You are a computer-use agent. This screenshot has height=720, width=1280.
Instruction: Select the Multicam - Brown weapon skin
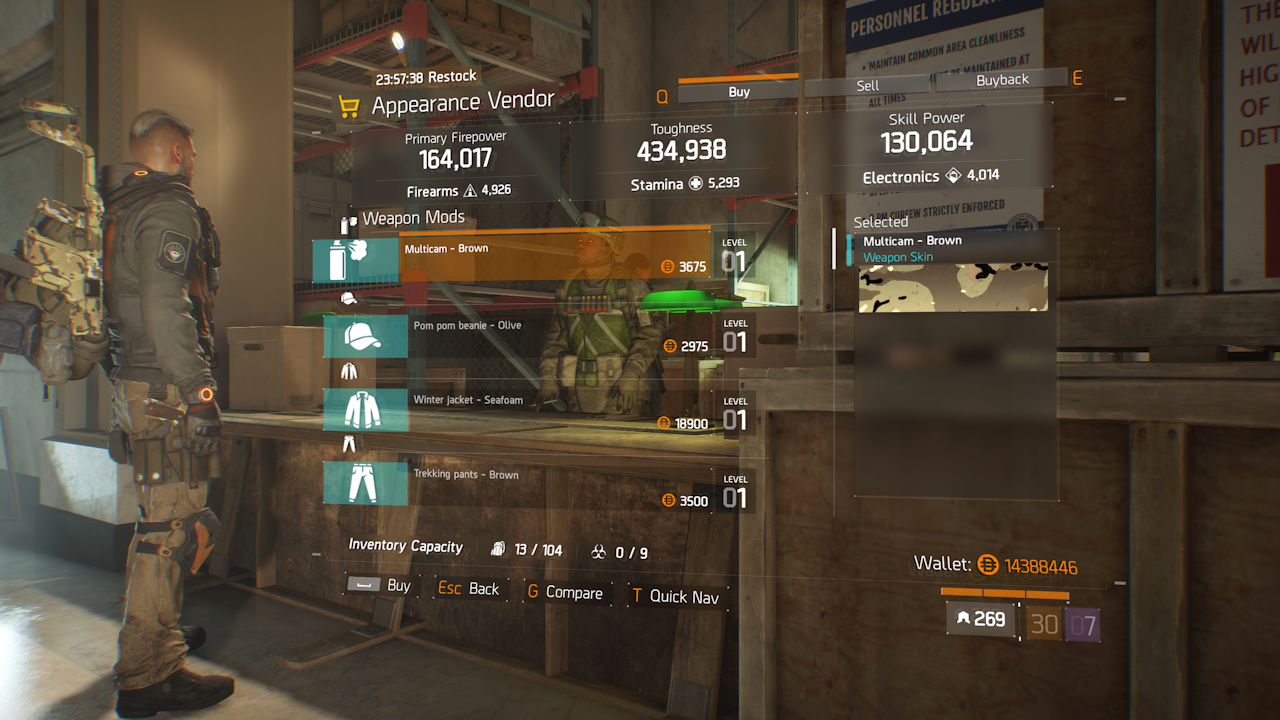tap(530, 258)
